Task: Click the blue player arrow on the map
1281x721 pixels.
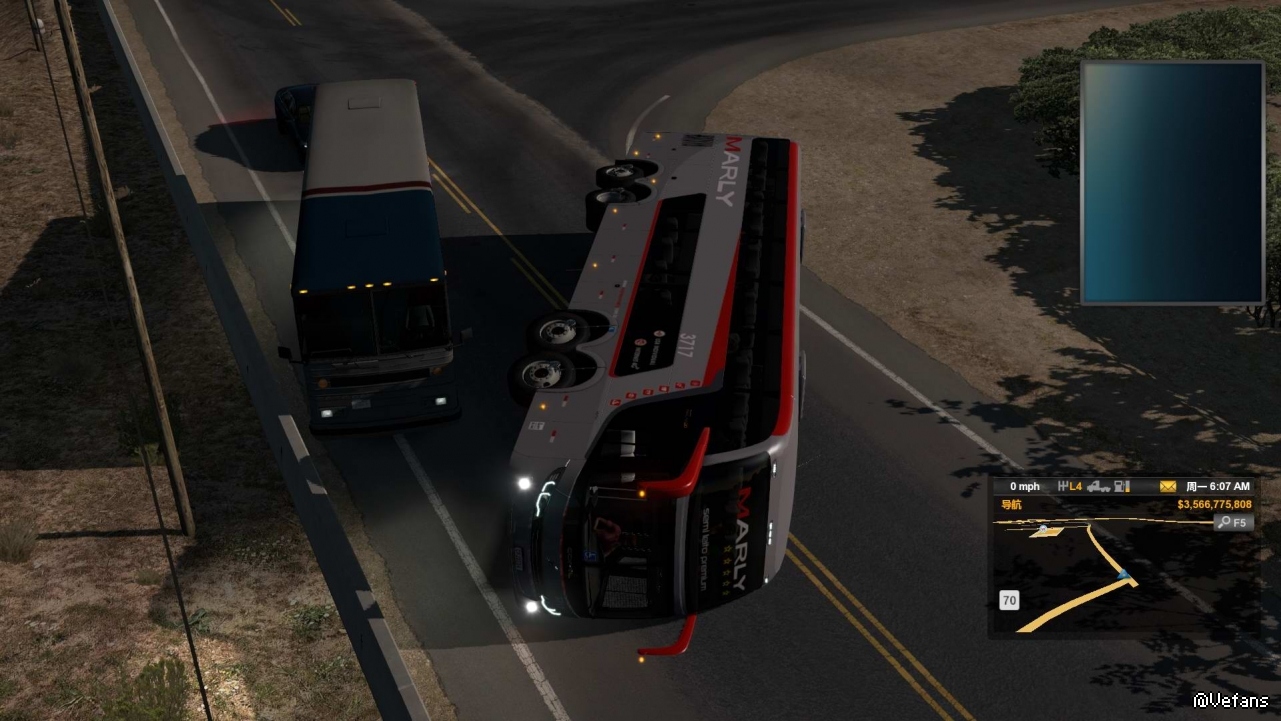Action: pyautogui.click(x=1124, y=574)
